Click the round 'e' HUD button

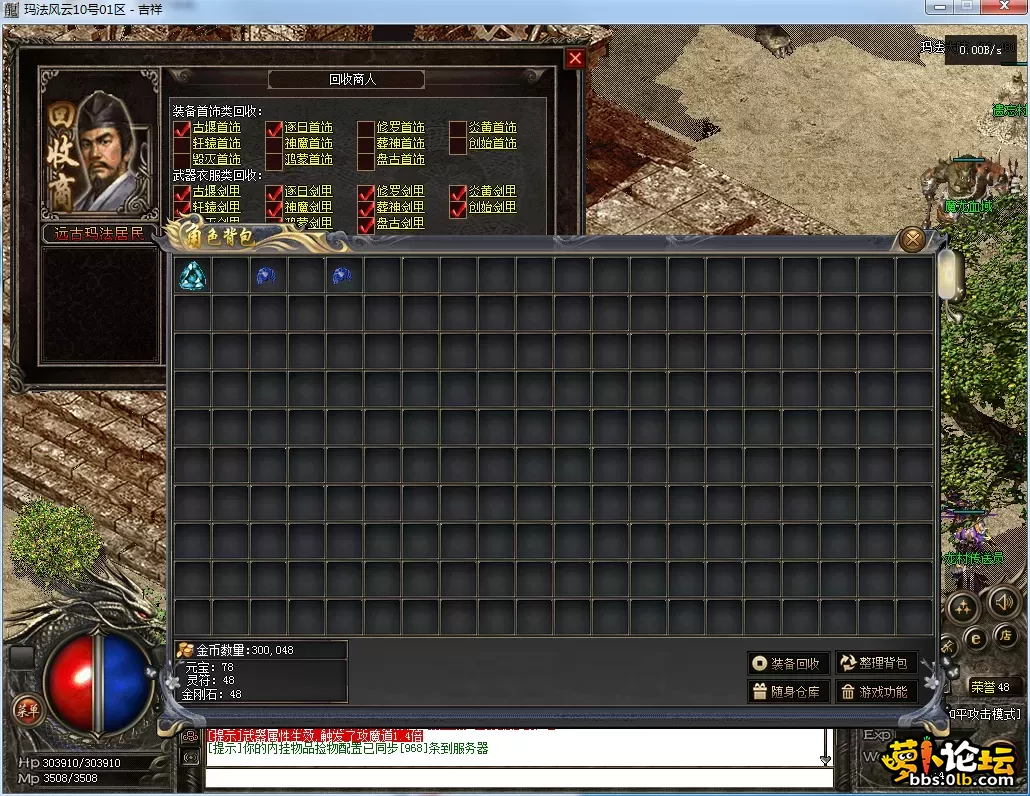point(975,637)
